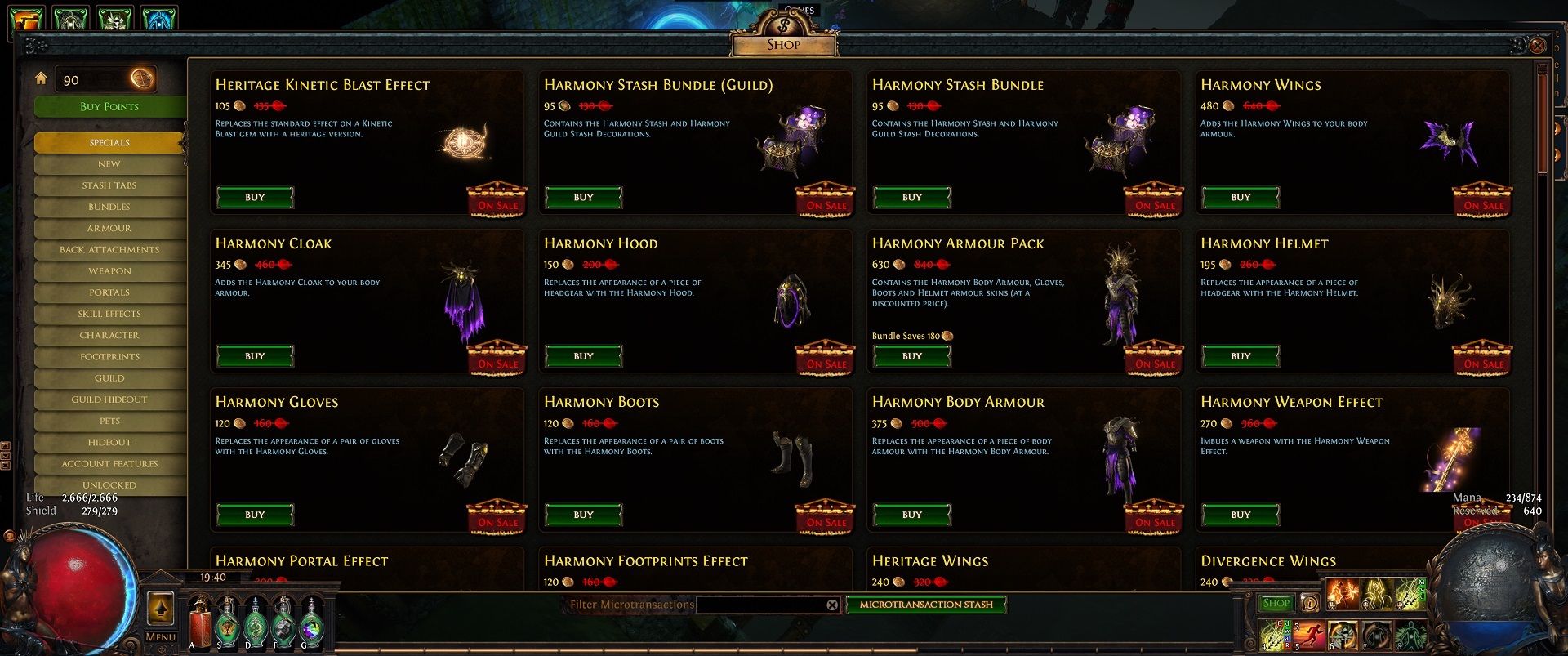Close the Shop window
This screenshot has width=1568, height=656.
pyautogui.click(x=1537, y=45)
